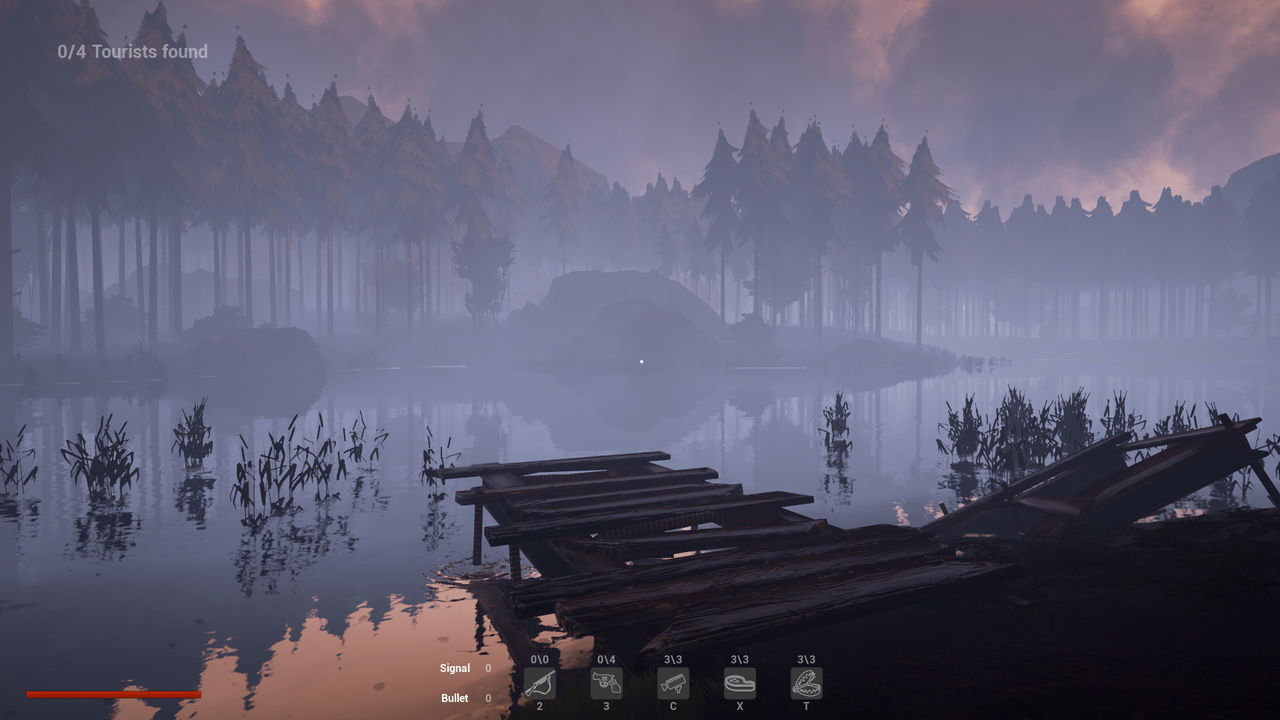Viewport: 1280px width, 720px height.
Task: Click the Bullet zero value
Action: (x=487, y=698)
